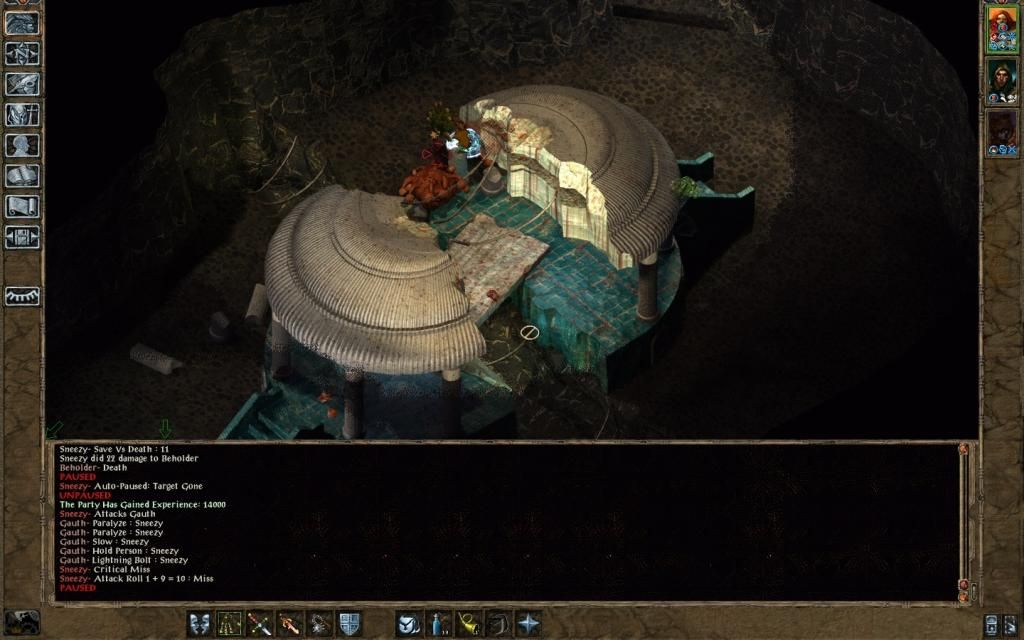Screen dimensions: 1024x640
Task: Open the mage spellbook button
Action: click(22, 176)
